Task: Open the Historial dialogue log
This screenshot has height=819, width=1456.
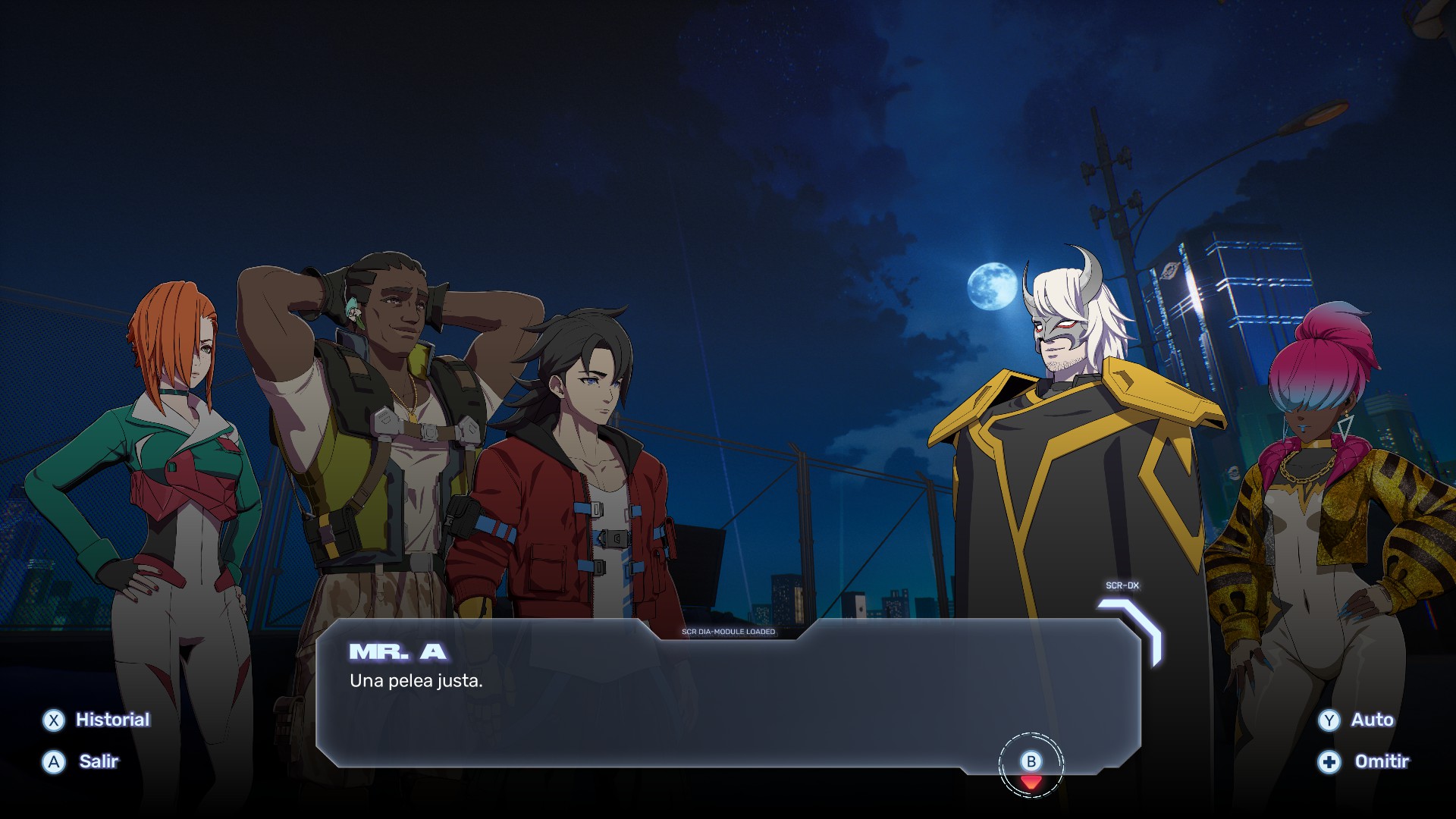Action: point(97,720)
